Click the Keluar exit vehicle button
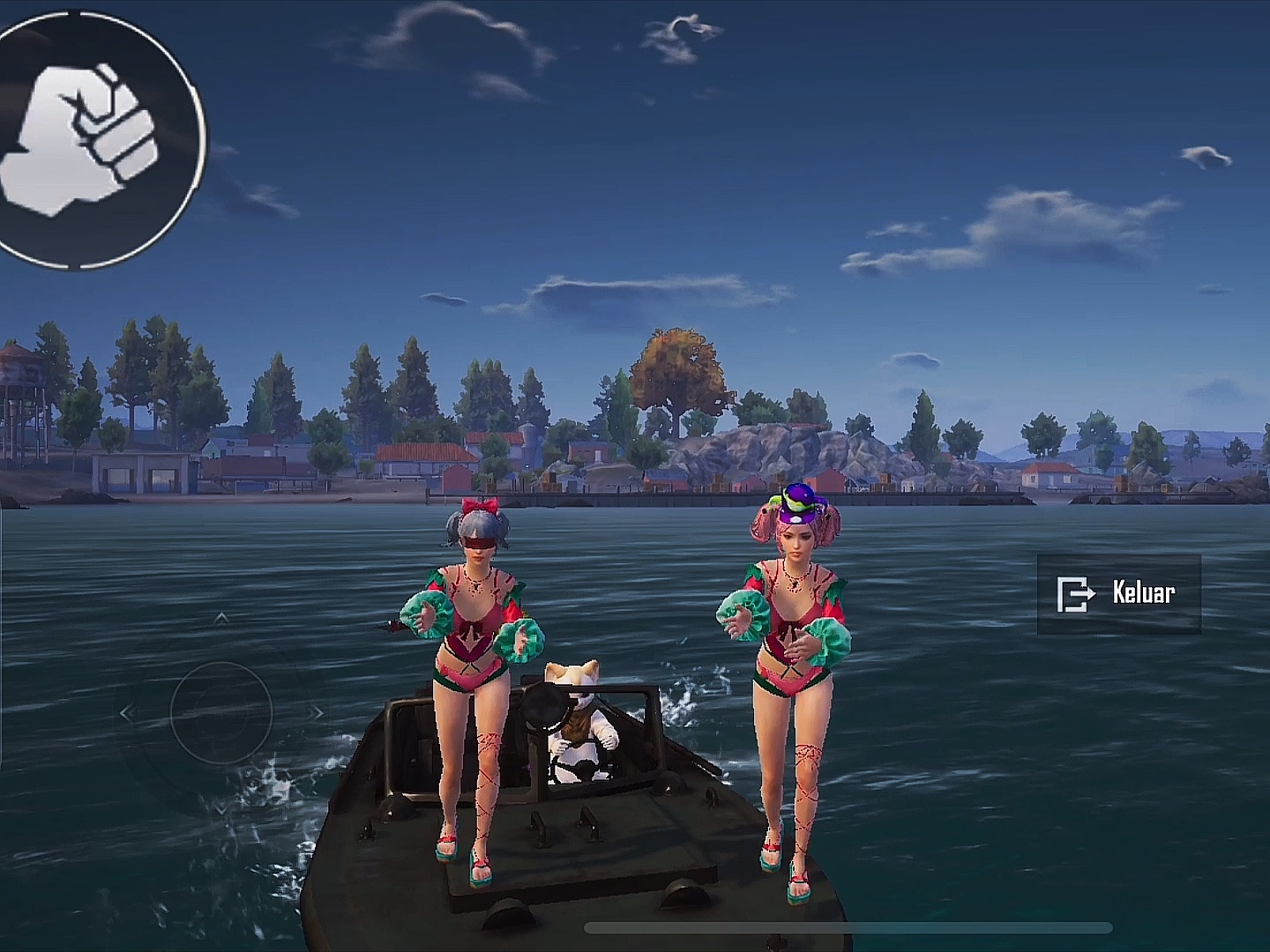Viewport: 1270px width, 952px height. click(1118, 593)
